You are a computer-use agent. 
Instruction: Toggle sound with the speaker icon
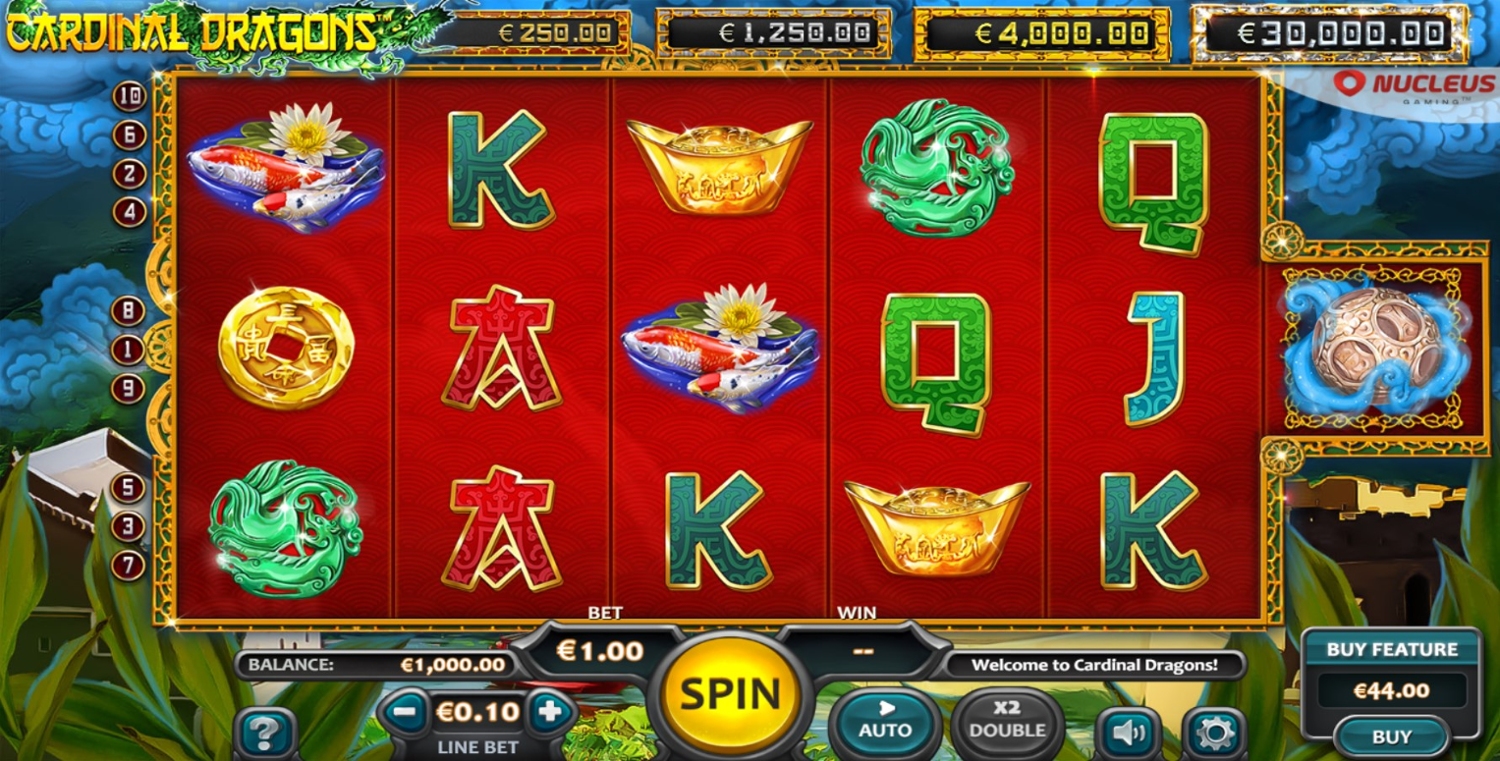coord(1128,734)
